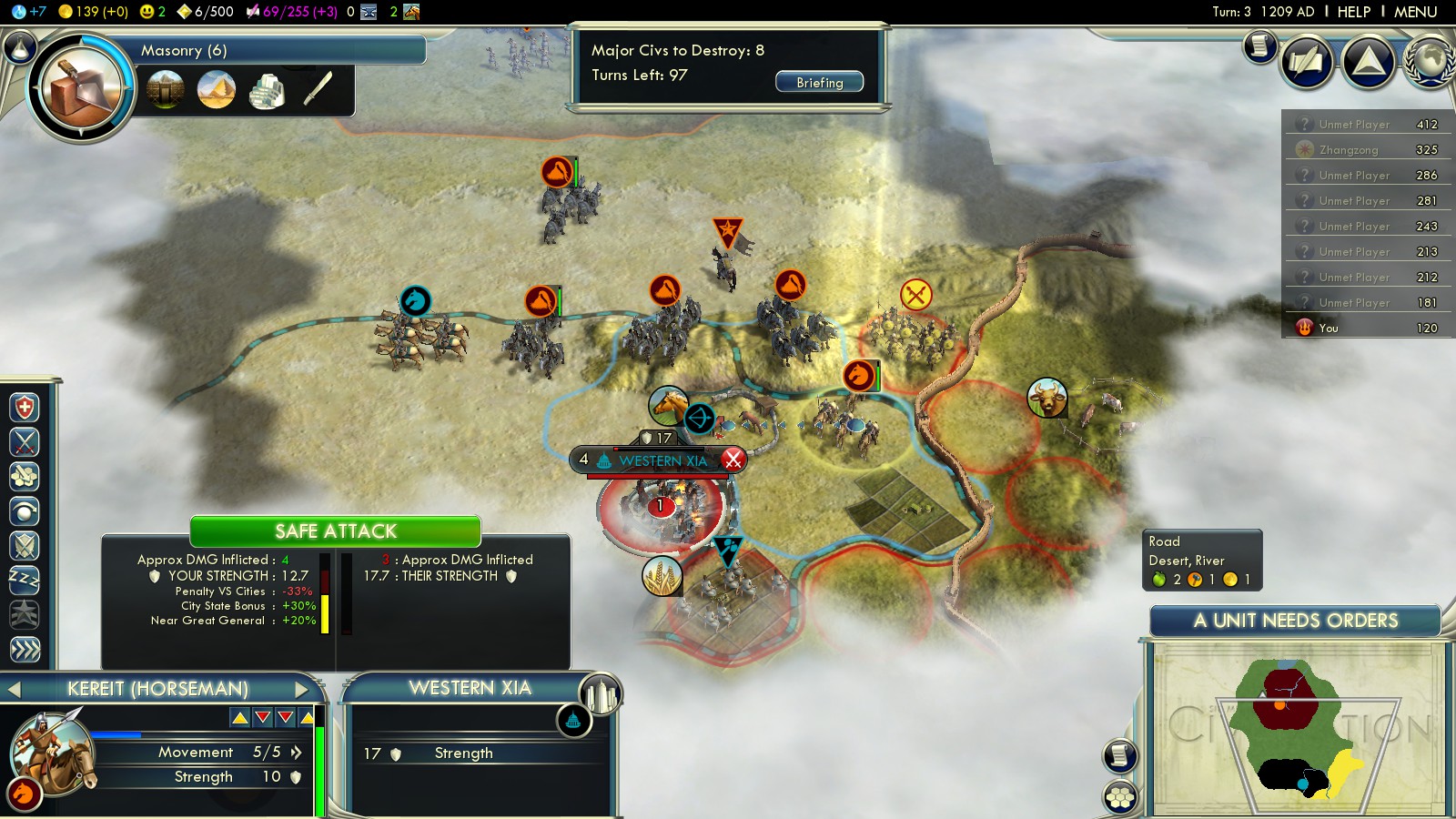The height and width of the screenshot is (819, 1456).
Task: Open Social Policies with the triangle icon
Action: click(x=1368, y=62)
